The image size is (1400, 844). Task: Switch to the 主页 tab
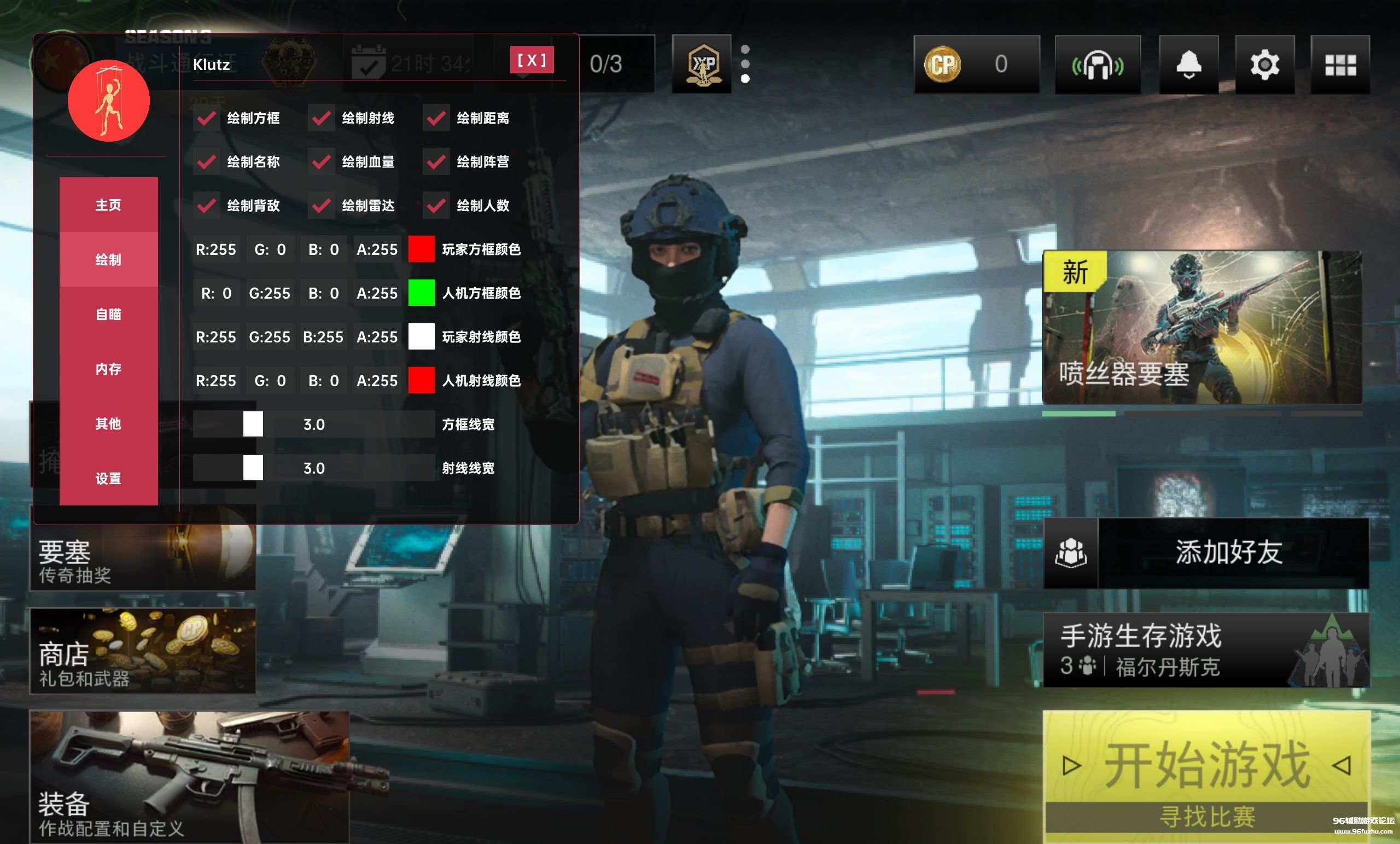coord(108,205)
